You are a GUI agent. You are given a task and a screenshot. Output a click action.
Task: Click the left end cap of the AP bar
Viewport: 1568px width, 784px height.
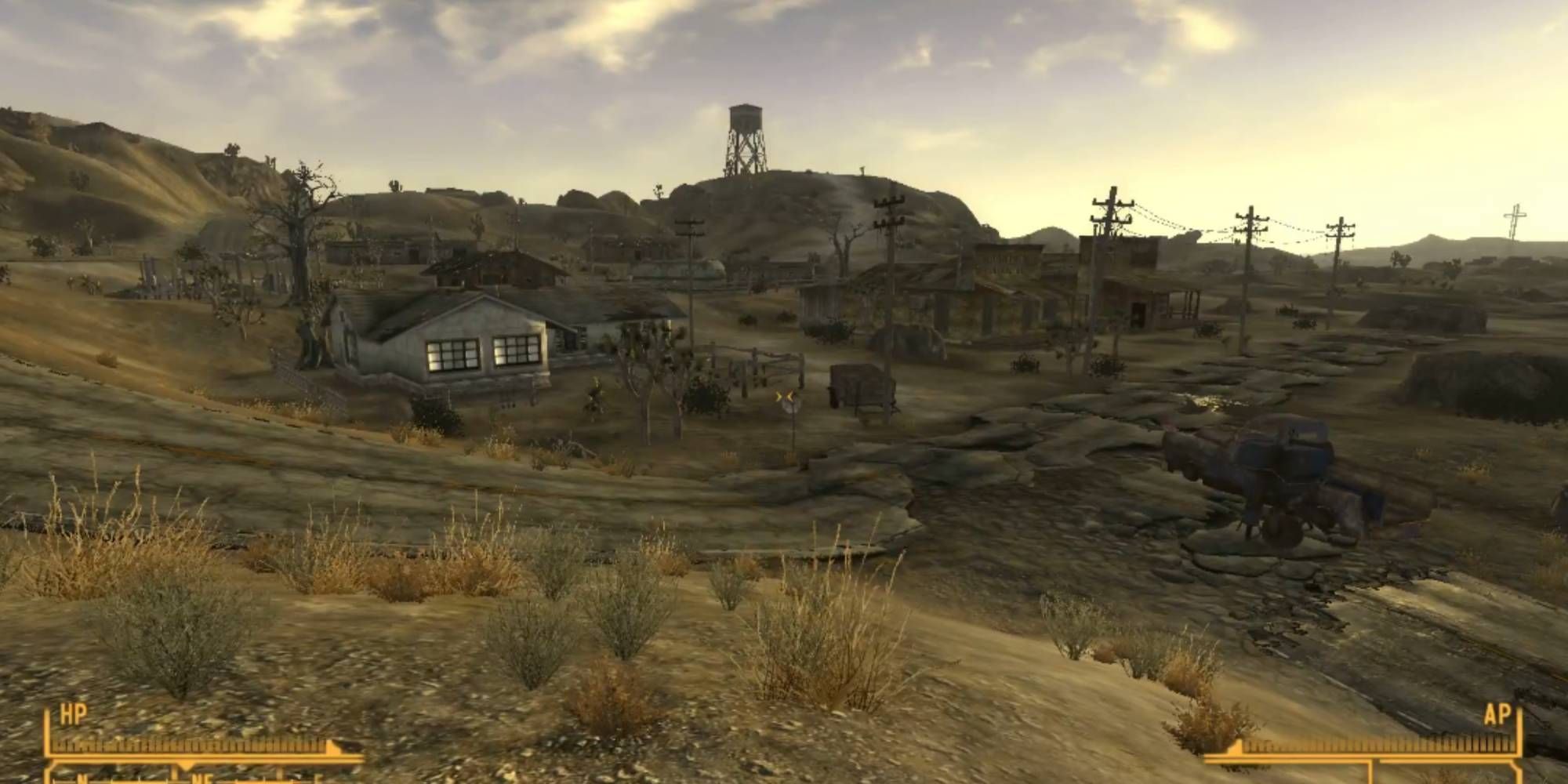1237,748
